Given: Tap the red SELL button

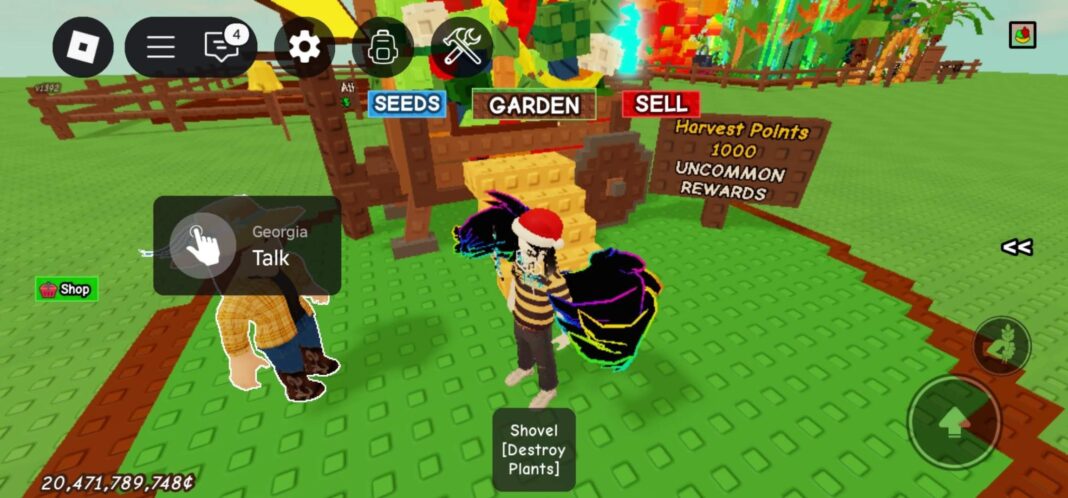Looking at the screenshot, I should coord(660,104).
